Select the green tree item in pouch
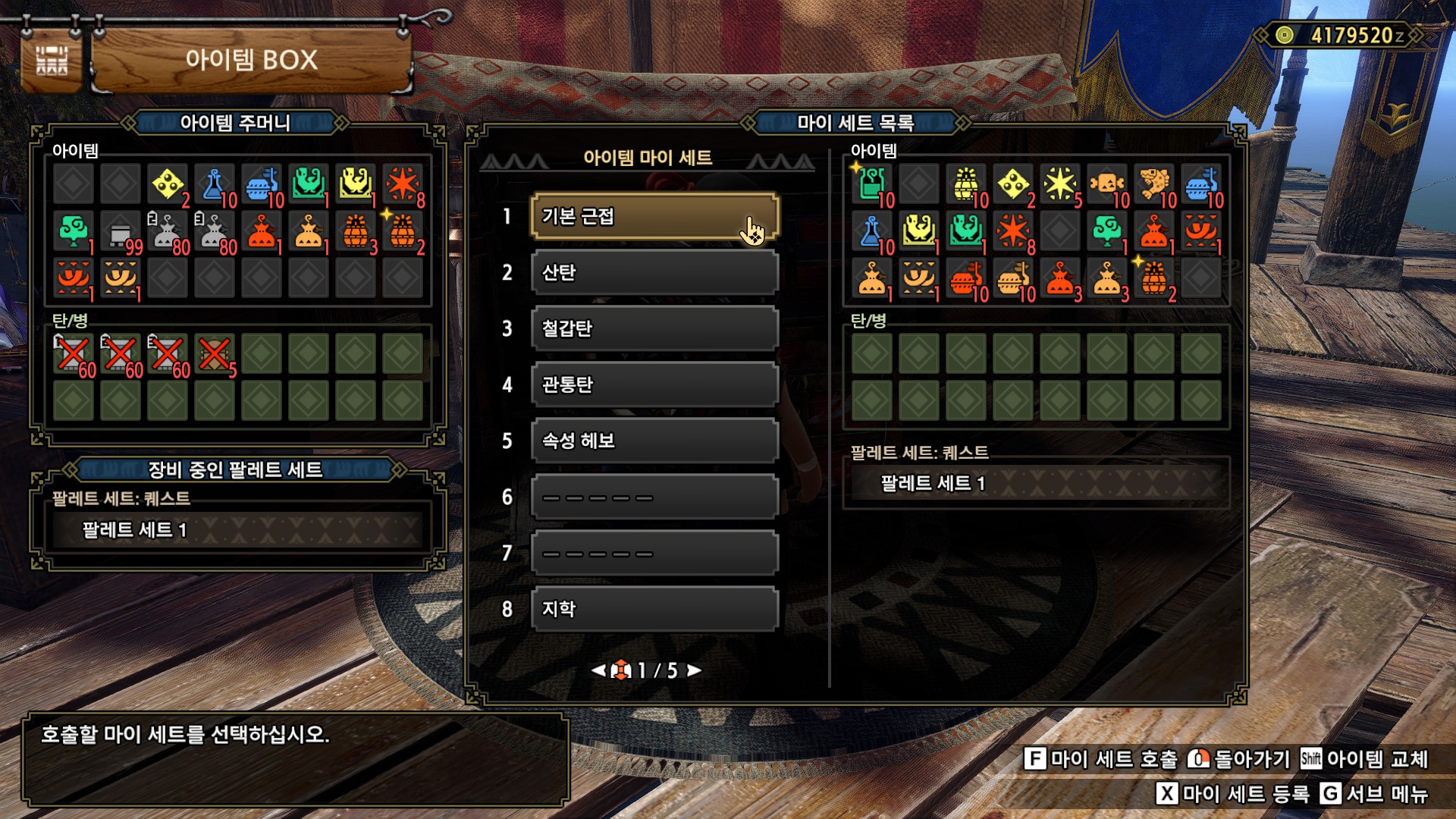The image size is (1456, 819). click(74, 231)
